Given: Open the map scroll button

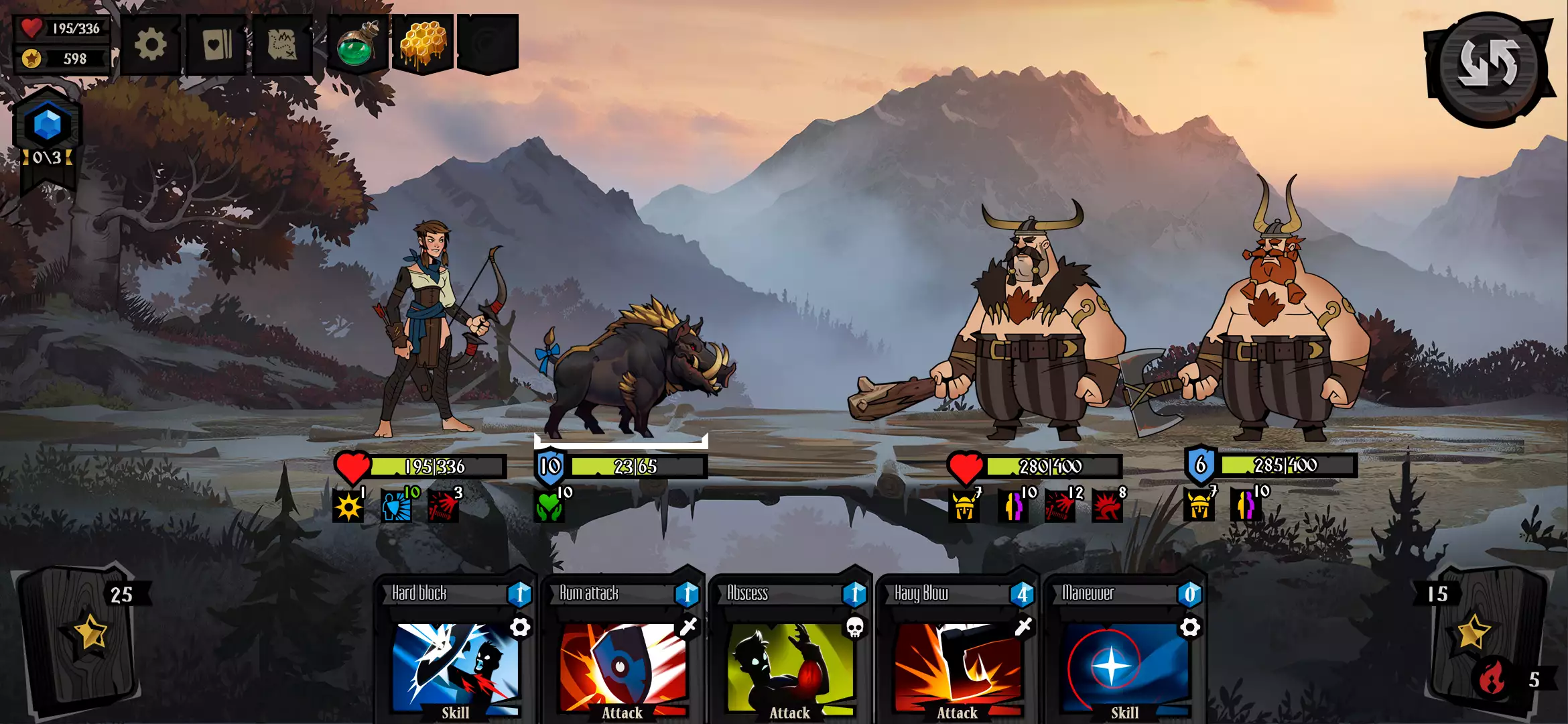Looking at the screenshot, I should click(282, 46).
